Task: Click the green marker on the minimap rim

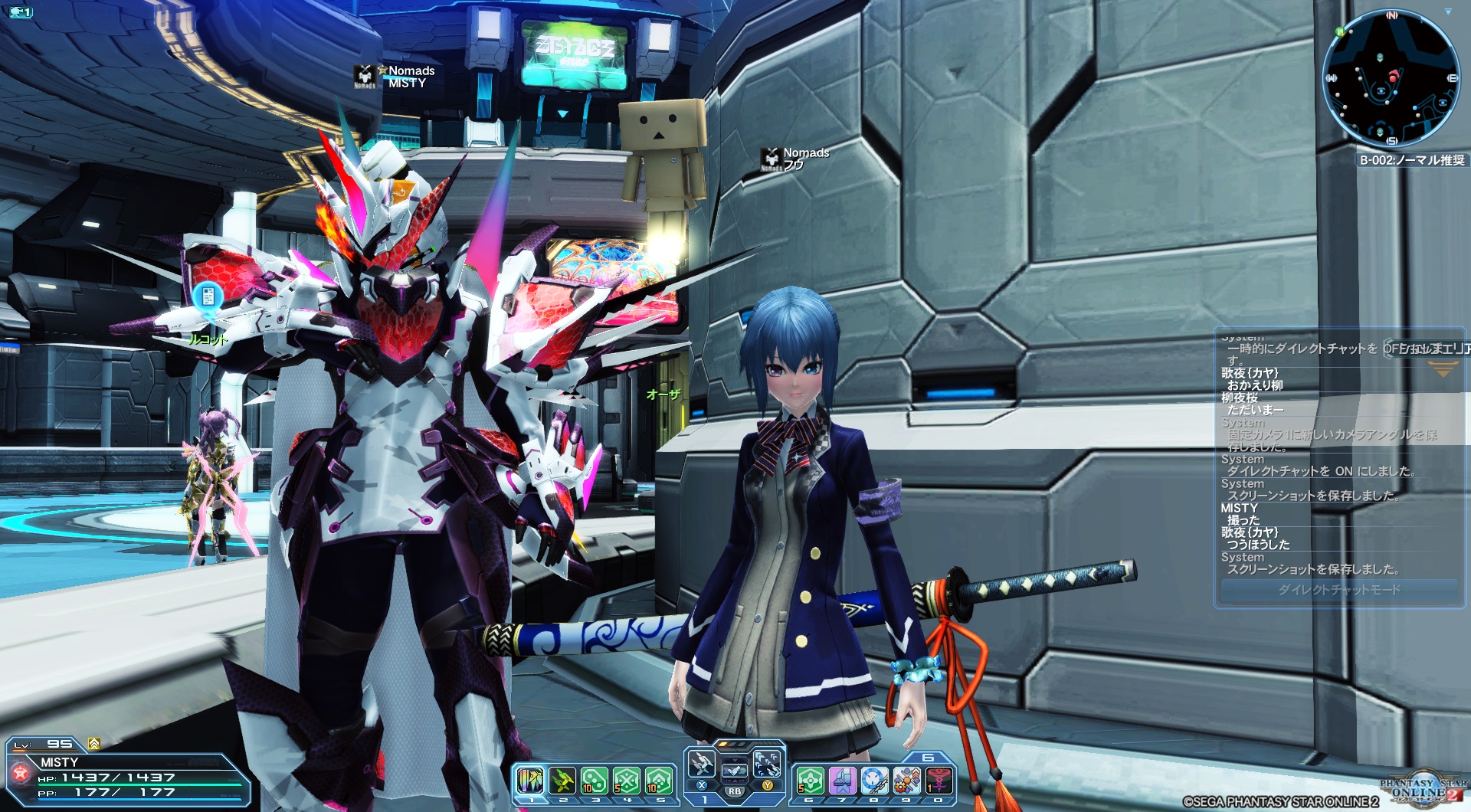Action: 1340,32
